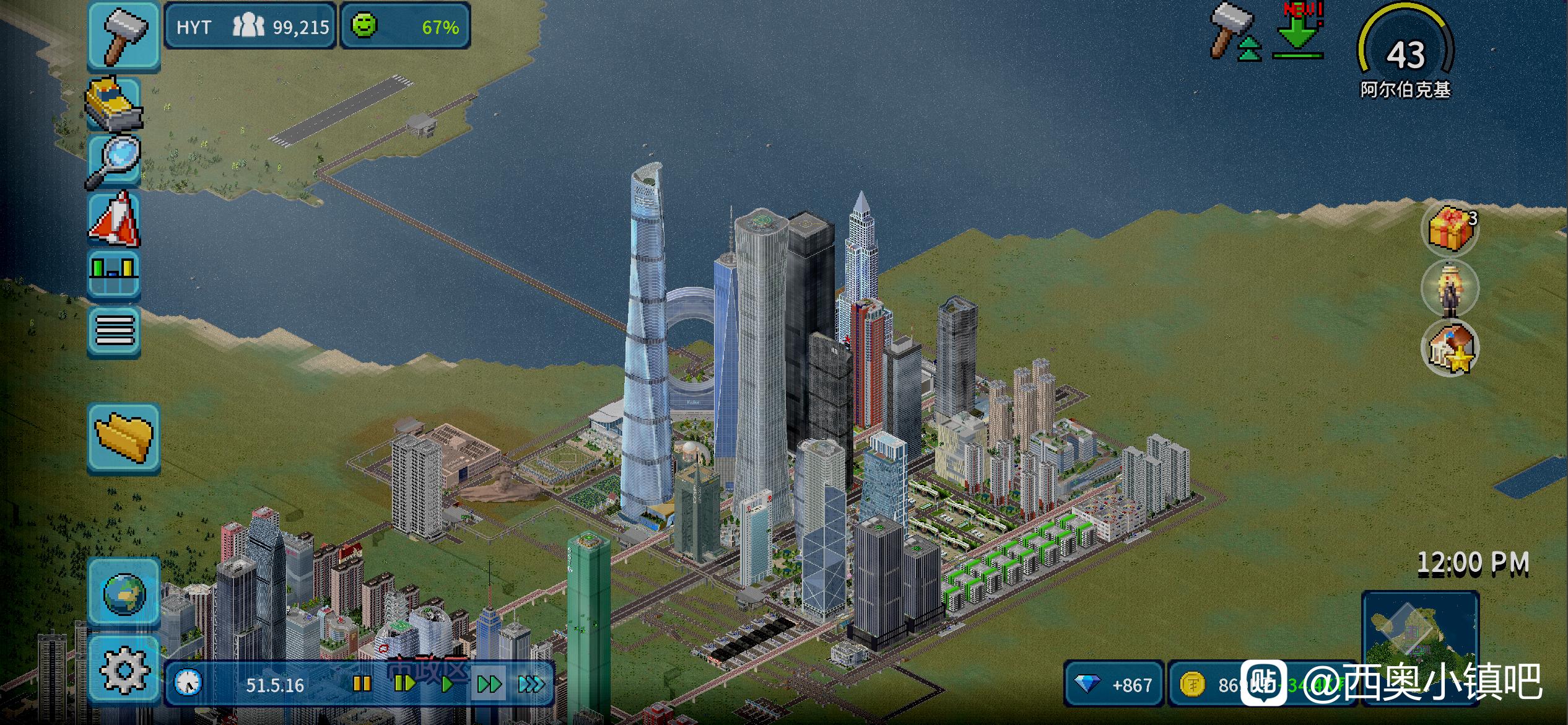Click the house with star icon

click(x=1449, y=348)
